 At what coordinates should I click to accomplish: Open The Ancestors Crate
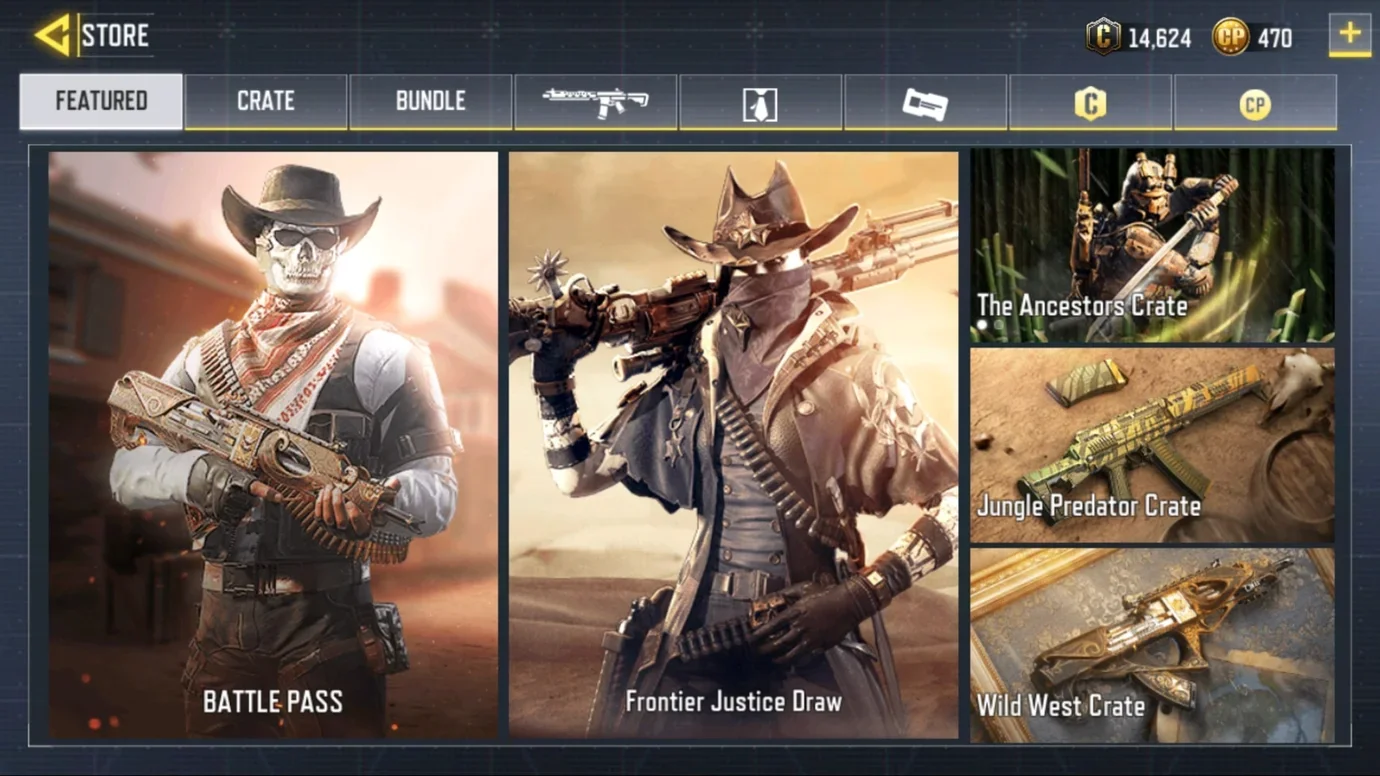click(1152, 245)
